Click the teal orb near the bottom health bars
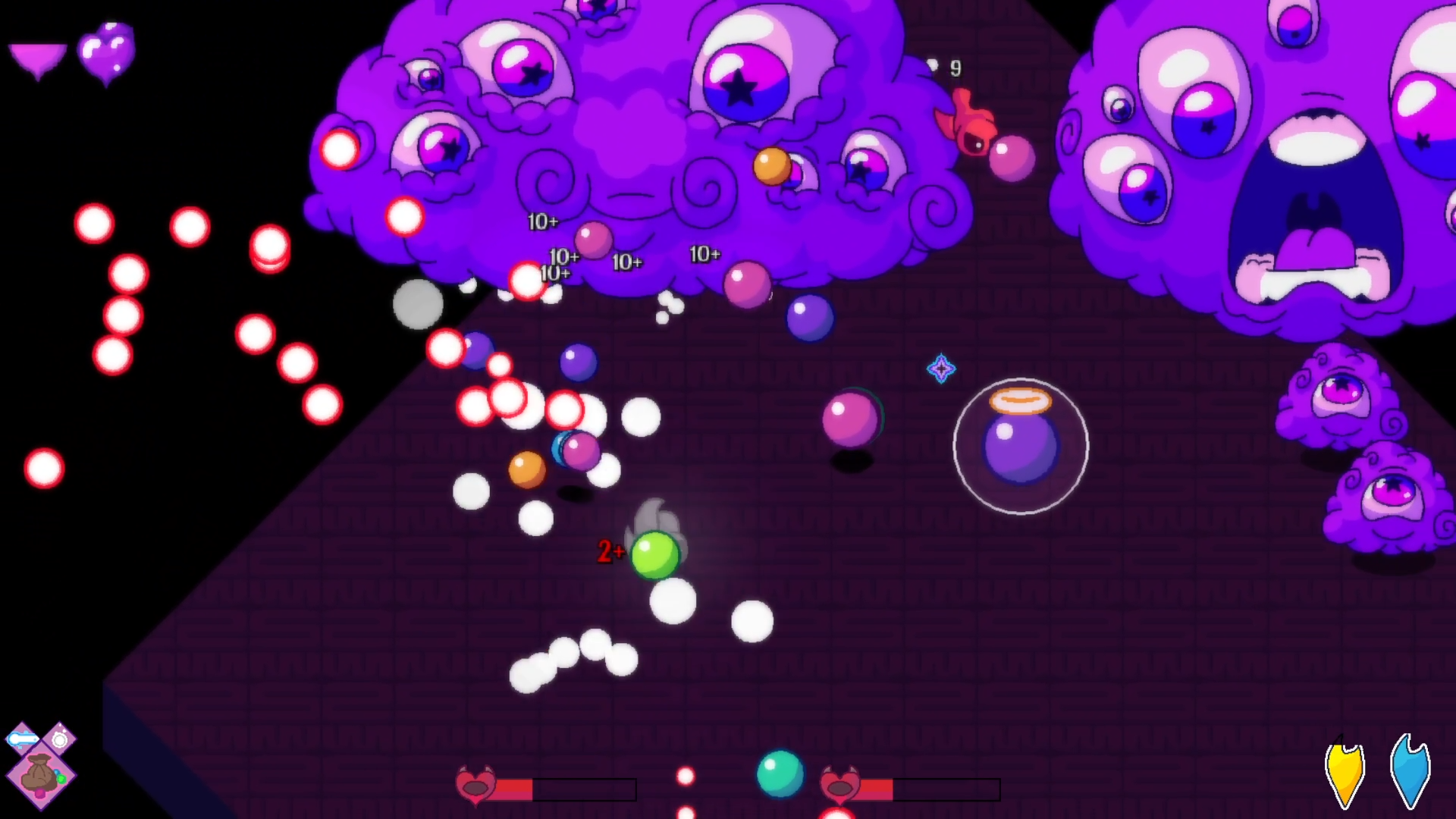 tap(780, 771)
